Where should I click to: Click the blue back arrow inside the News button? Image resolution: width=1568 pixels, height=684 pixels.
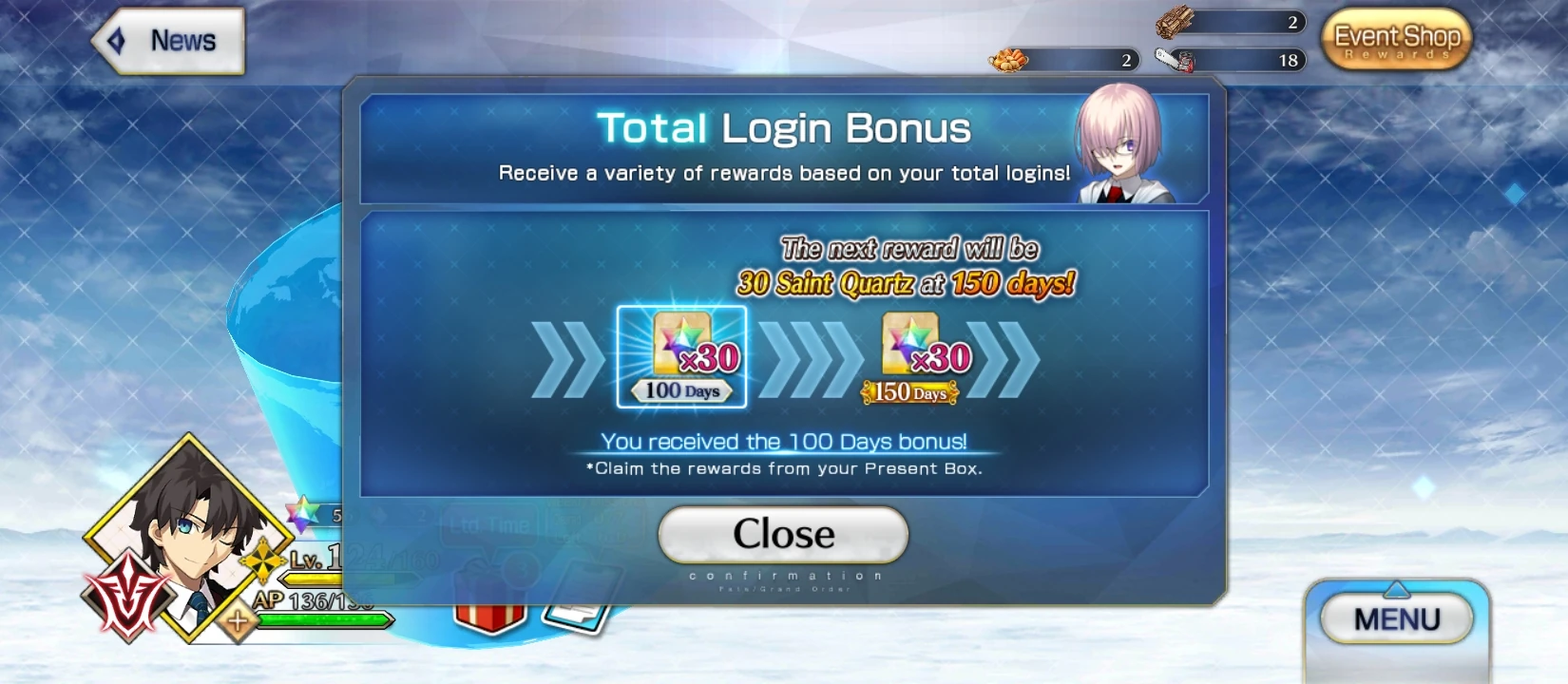point(118,39)
